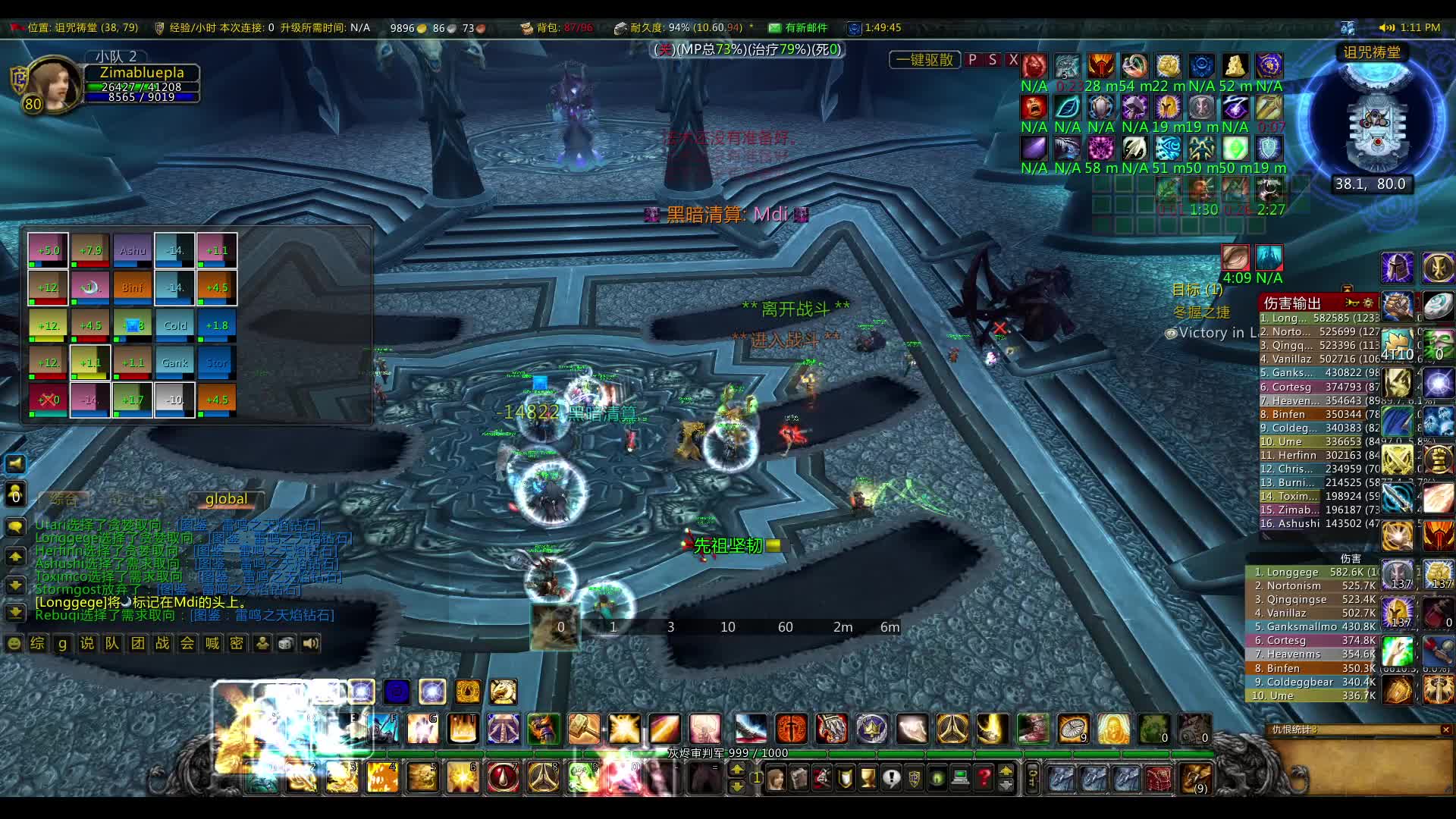The image size is (1456, 819).
Task: Open the keyring key button
Action: pos(1032,778)
